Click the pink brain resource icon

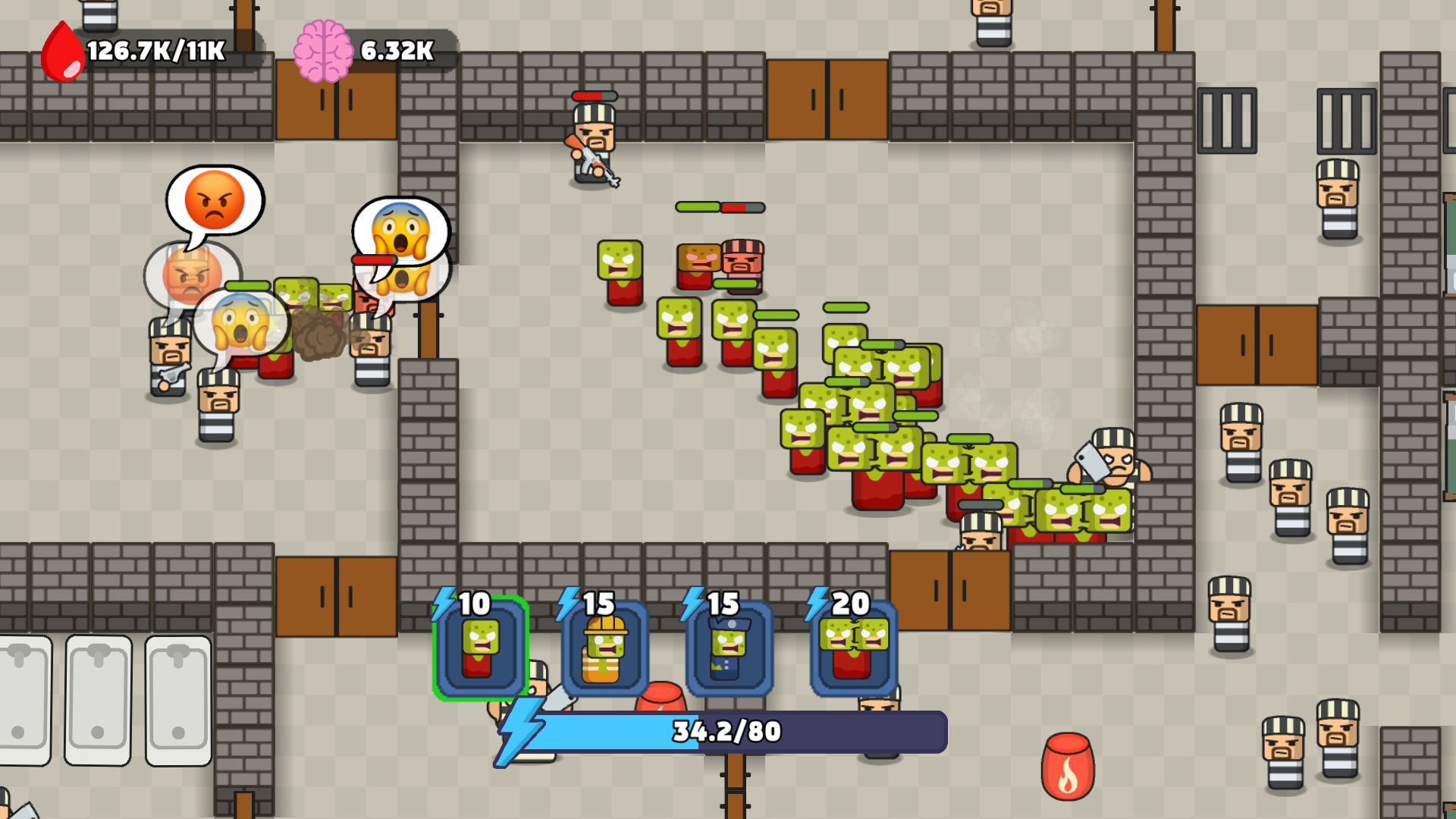325,52
